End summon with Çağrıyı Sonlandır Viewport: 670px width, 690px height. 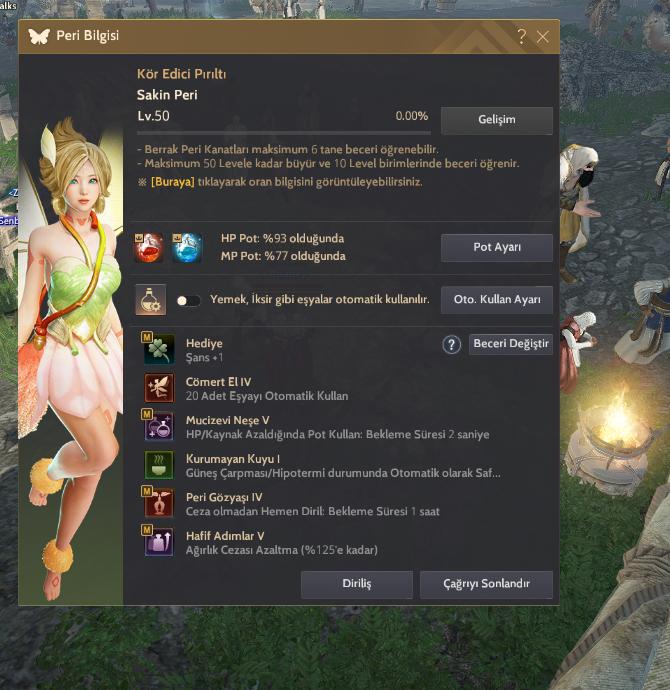tap(486, 584)
